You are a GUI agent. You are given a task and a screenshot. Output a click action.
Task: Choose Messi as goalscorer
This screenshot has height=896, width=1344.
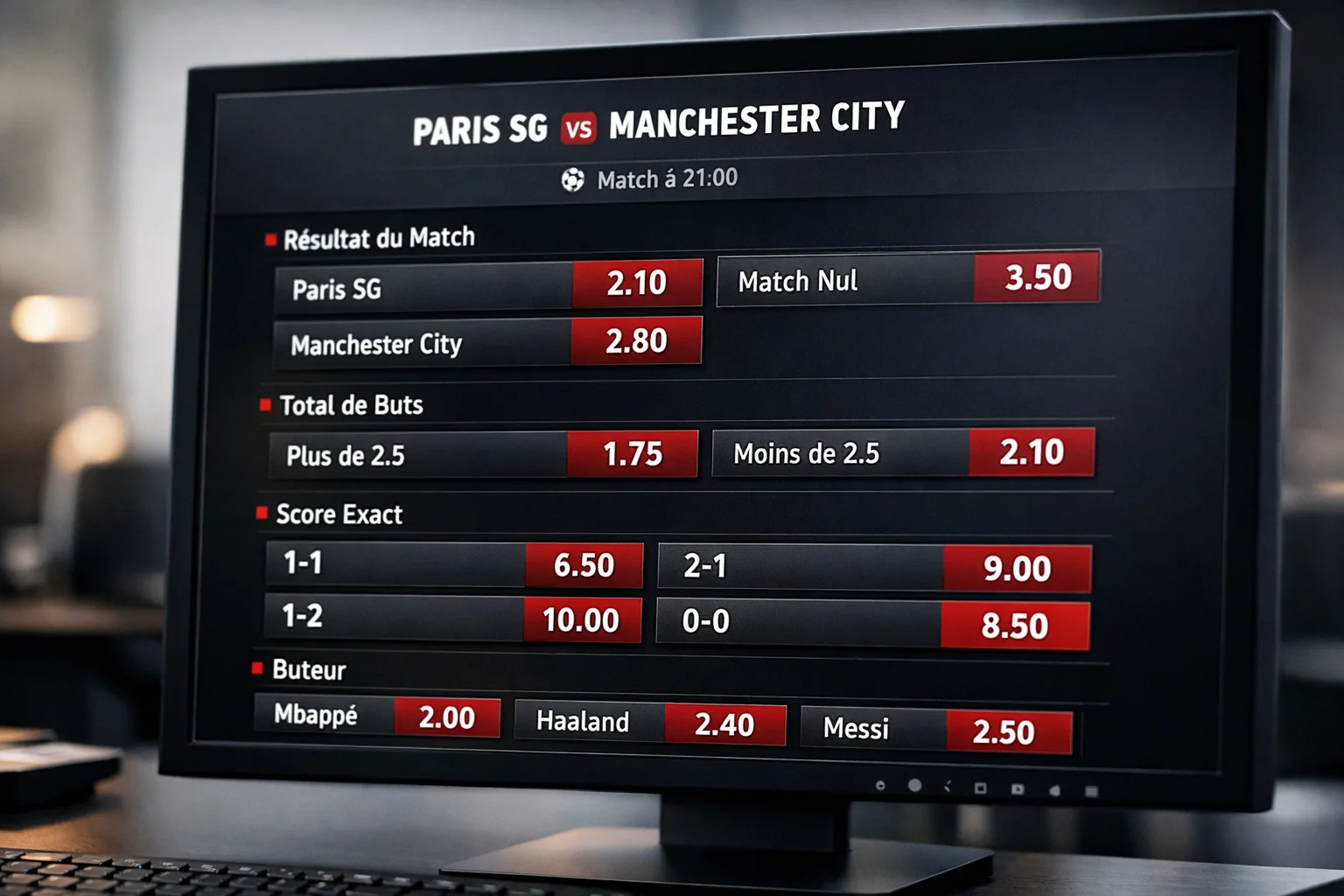coord(1004,731)
